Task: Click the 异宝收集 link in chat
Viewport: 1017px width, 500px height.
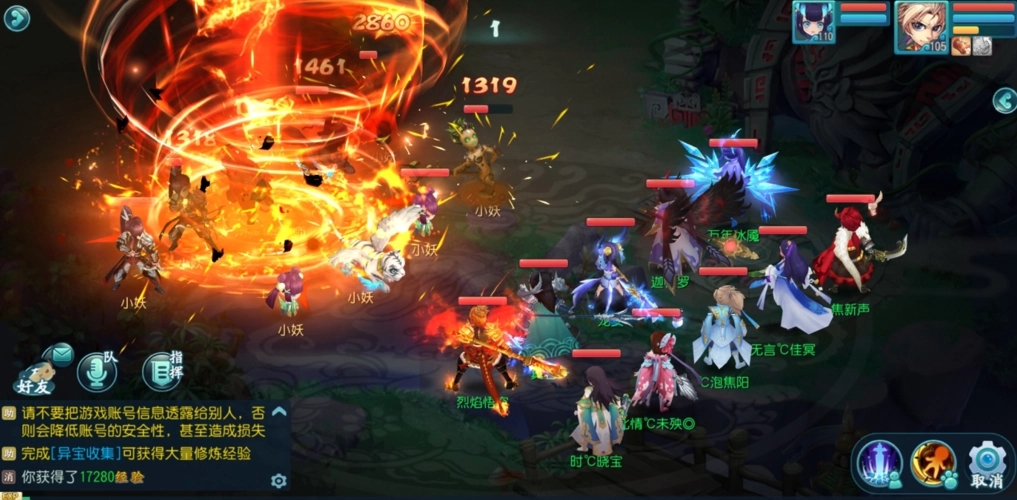Action: coord(85,453)
